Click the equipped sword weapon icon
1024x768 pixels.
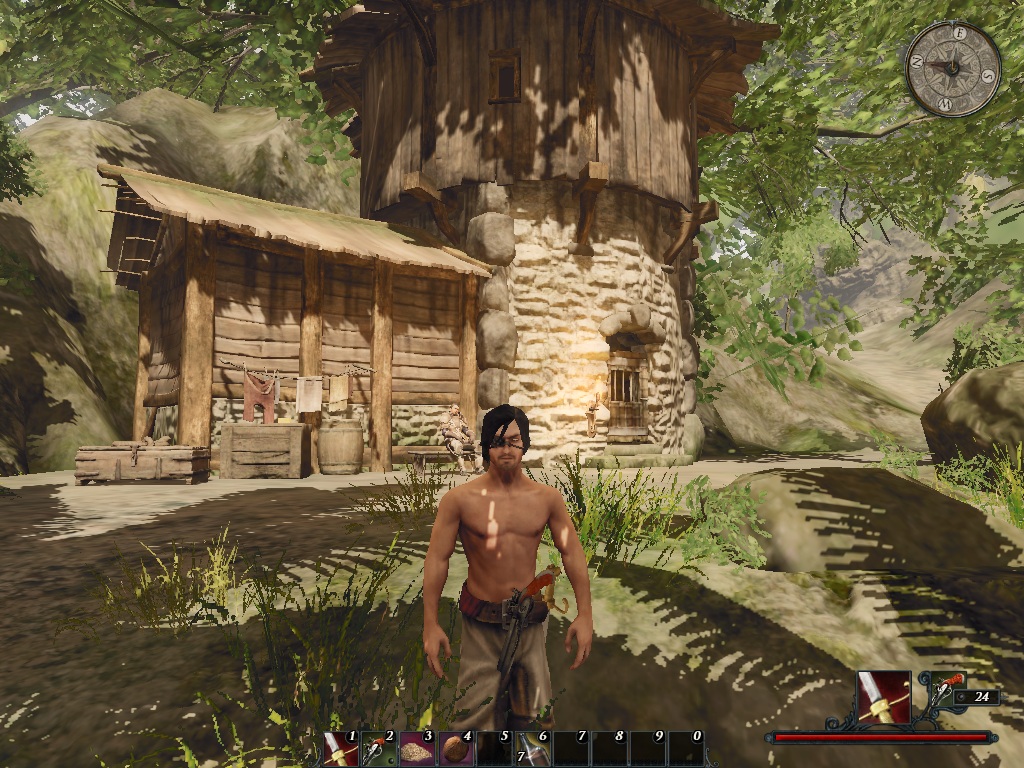(x=883, y=697)
